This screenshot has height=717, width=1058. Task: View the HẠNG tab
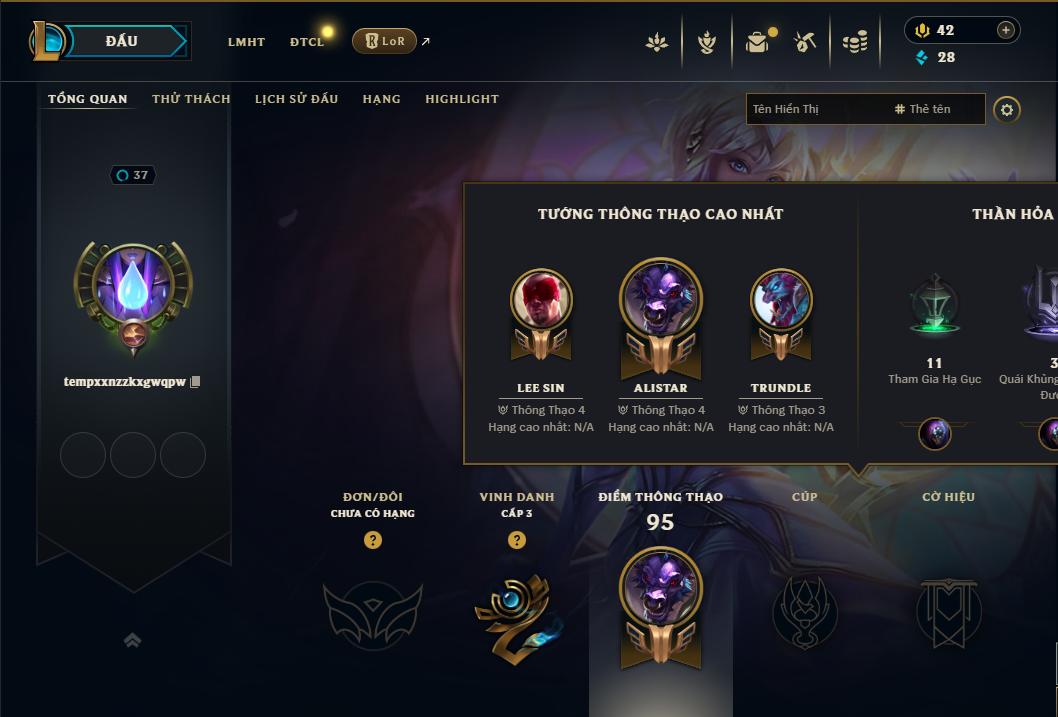click(x=381, y=99)
